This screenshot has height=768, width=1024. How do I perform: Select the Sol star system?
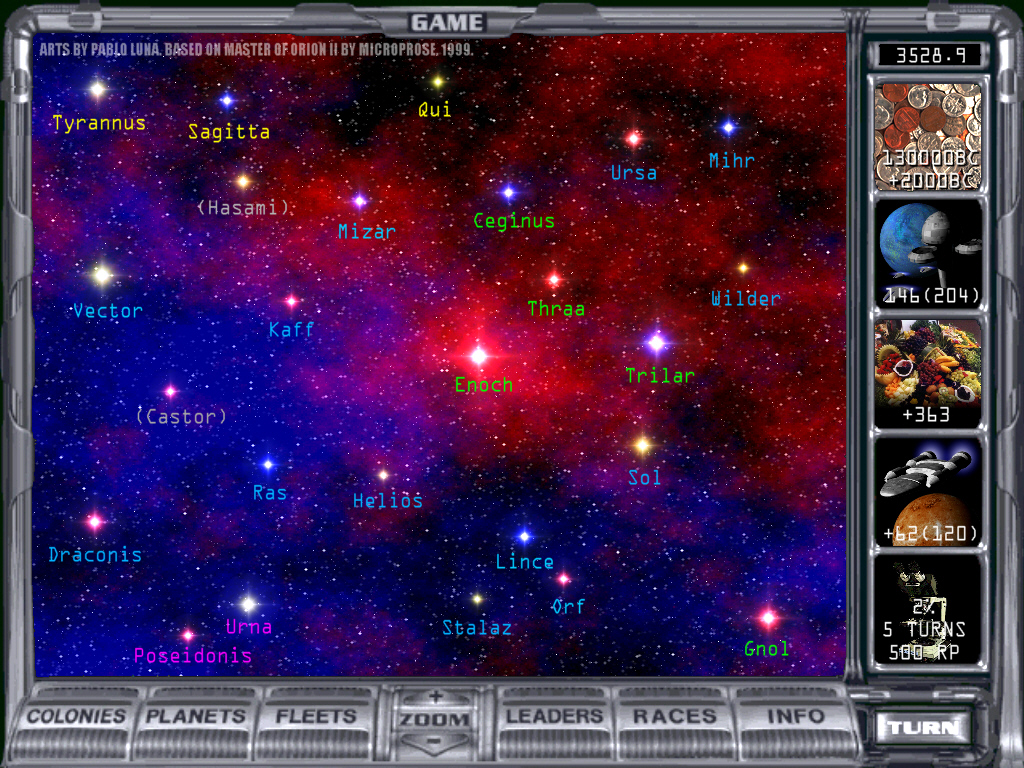click(643, 445)
